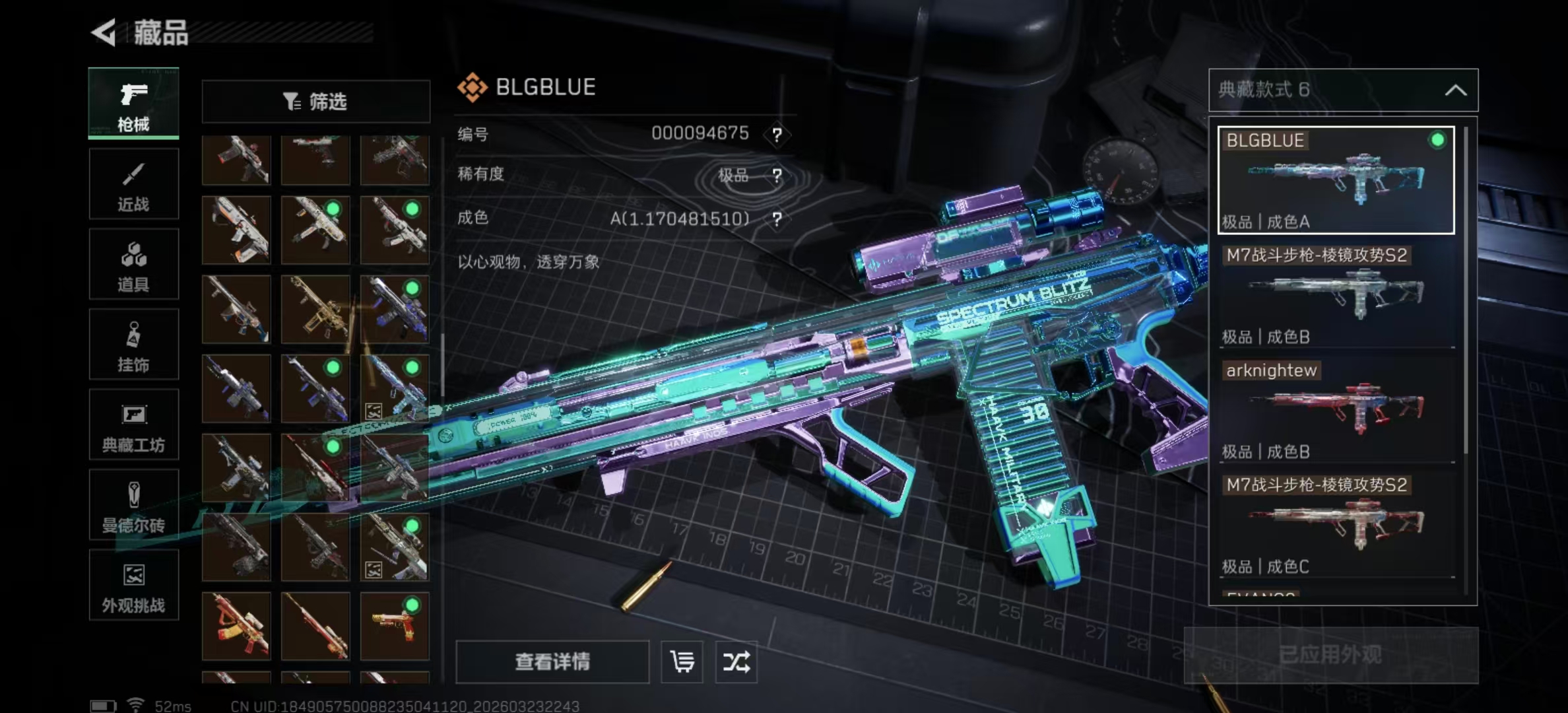Click the 已应用外观 applied appearance button

pyautogui.click(x=1330, y=655)
